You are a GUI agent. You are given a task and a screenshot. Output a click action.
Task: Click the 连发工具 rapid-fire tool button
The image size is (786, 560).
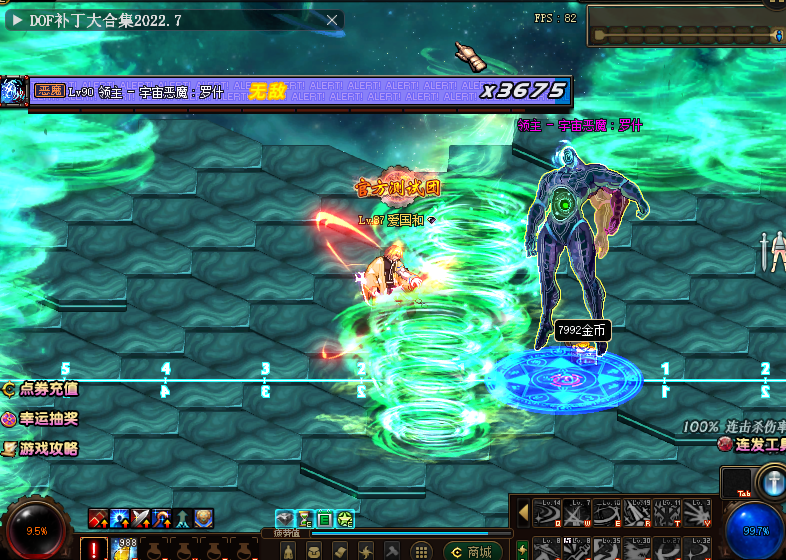coord(754,444)
